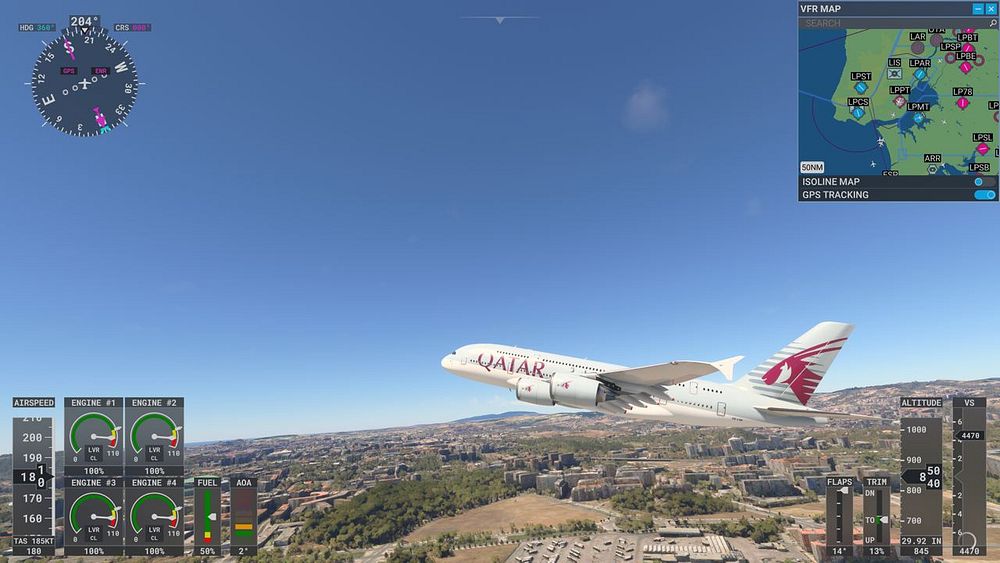Select the LPAR airport marker
This screenshot has width=1000, height=563.
920,74
